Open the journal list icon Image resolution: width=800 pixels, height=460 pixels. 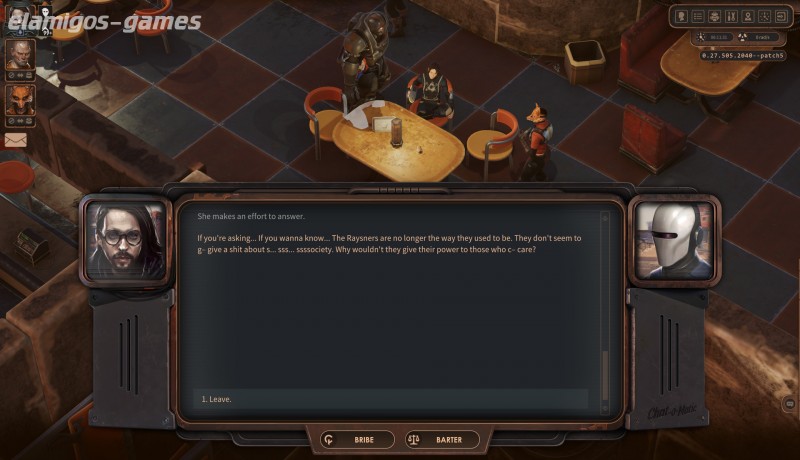tap(698, 16)
